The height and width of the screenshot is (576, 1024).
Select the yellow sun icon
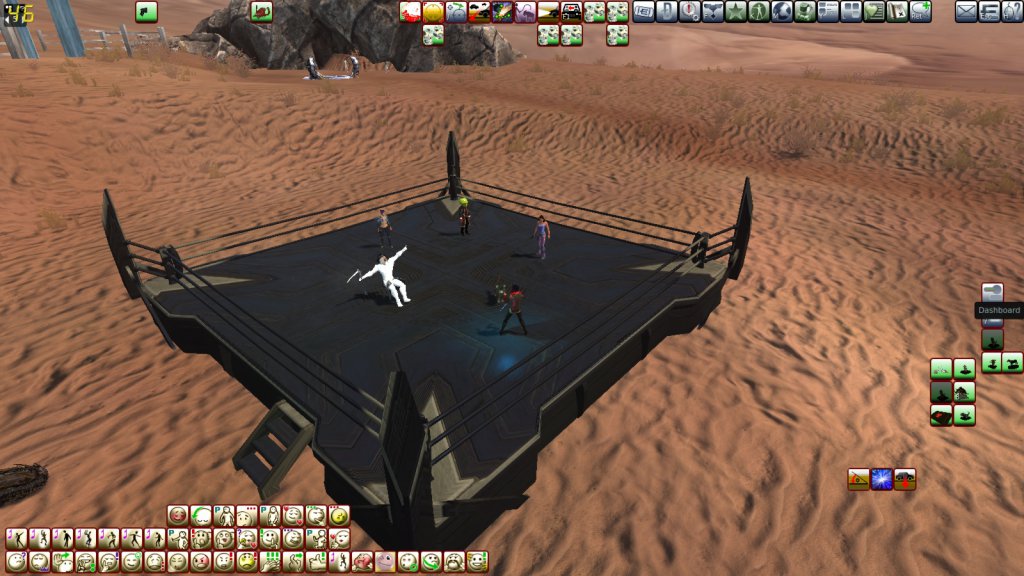[433, 12]
